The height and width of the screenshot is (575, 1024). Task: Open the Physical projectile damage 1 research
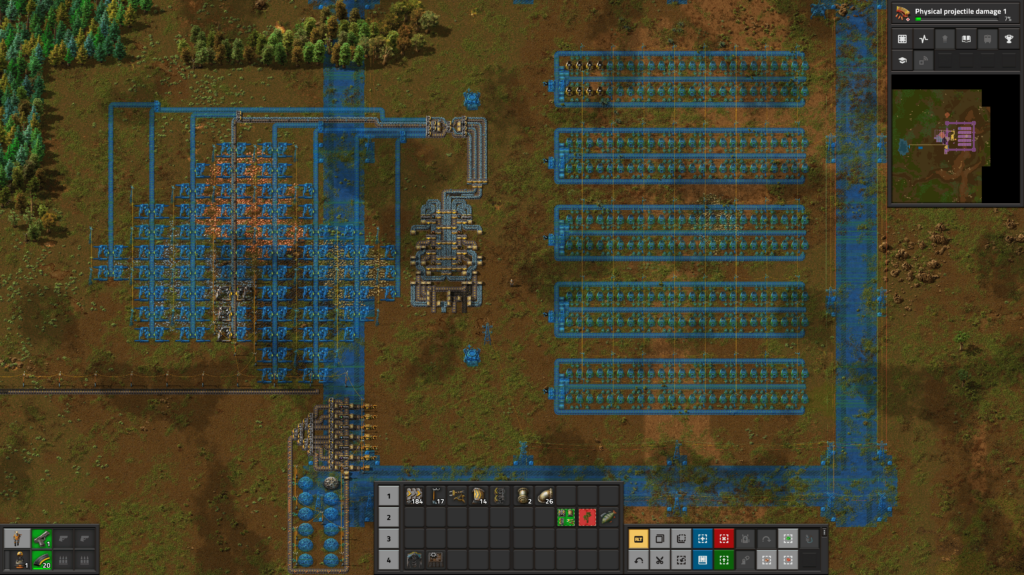(954, 12)
